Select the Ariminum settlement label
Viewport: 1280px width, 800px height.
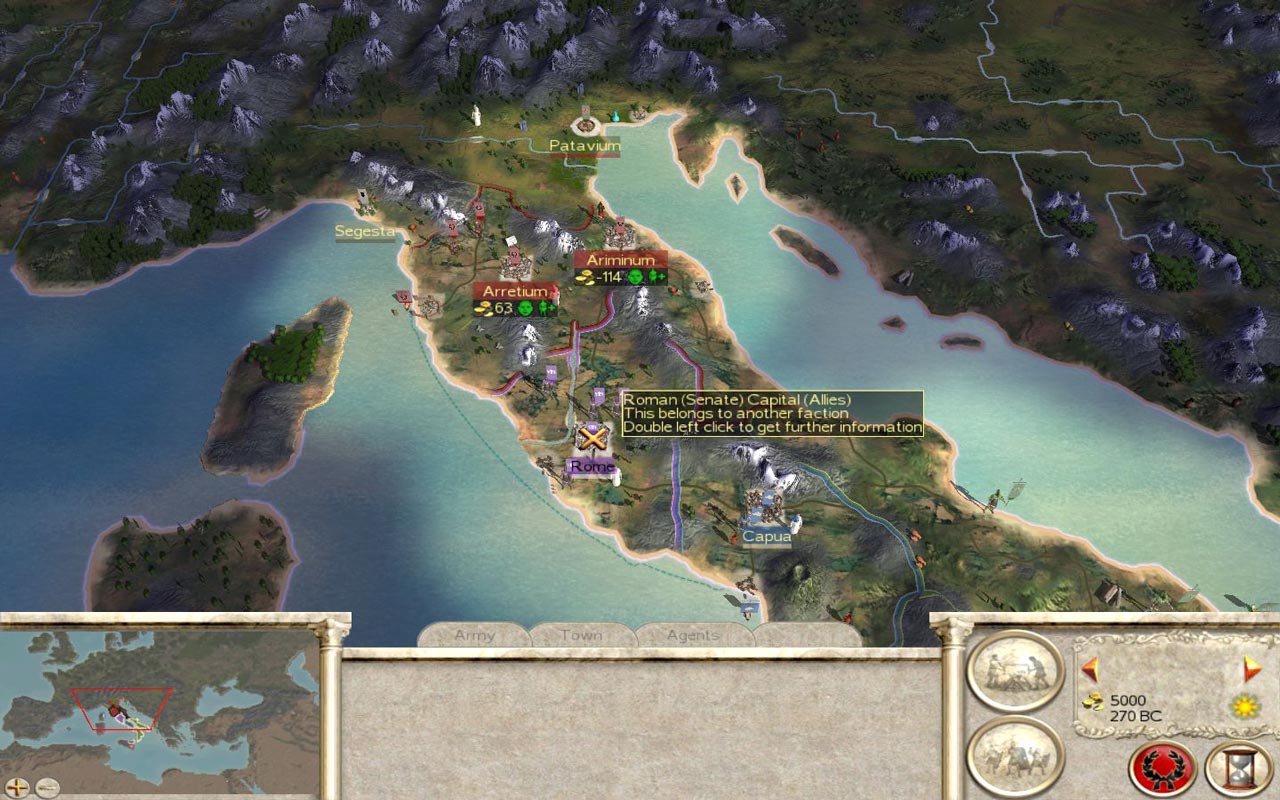pyautogui.click(x=620, y=260)
